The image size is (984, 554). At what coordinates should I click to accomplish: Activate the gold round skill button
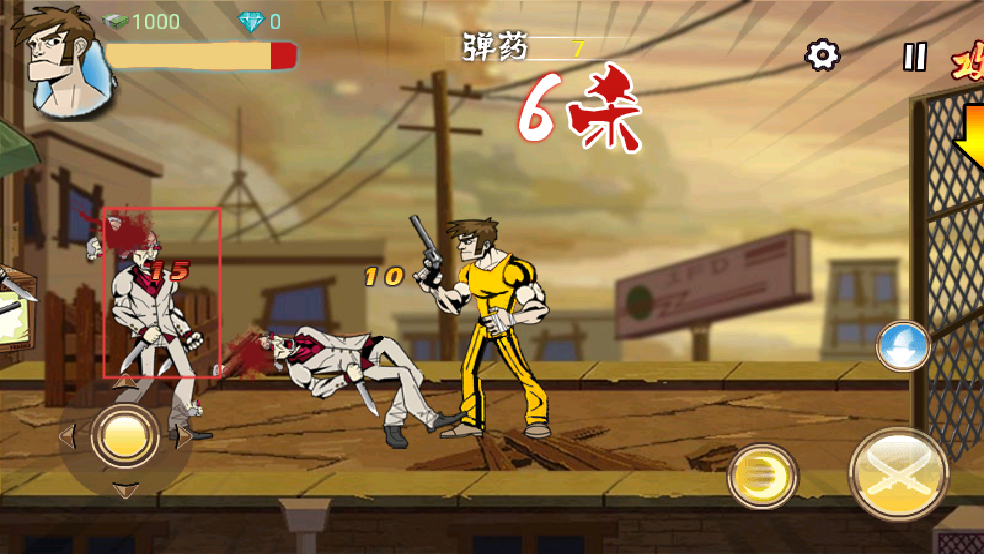pos(762,477)
